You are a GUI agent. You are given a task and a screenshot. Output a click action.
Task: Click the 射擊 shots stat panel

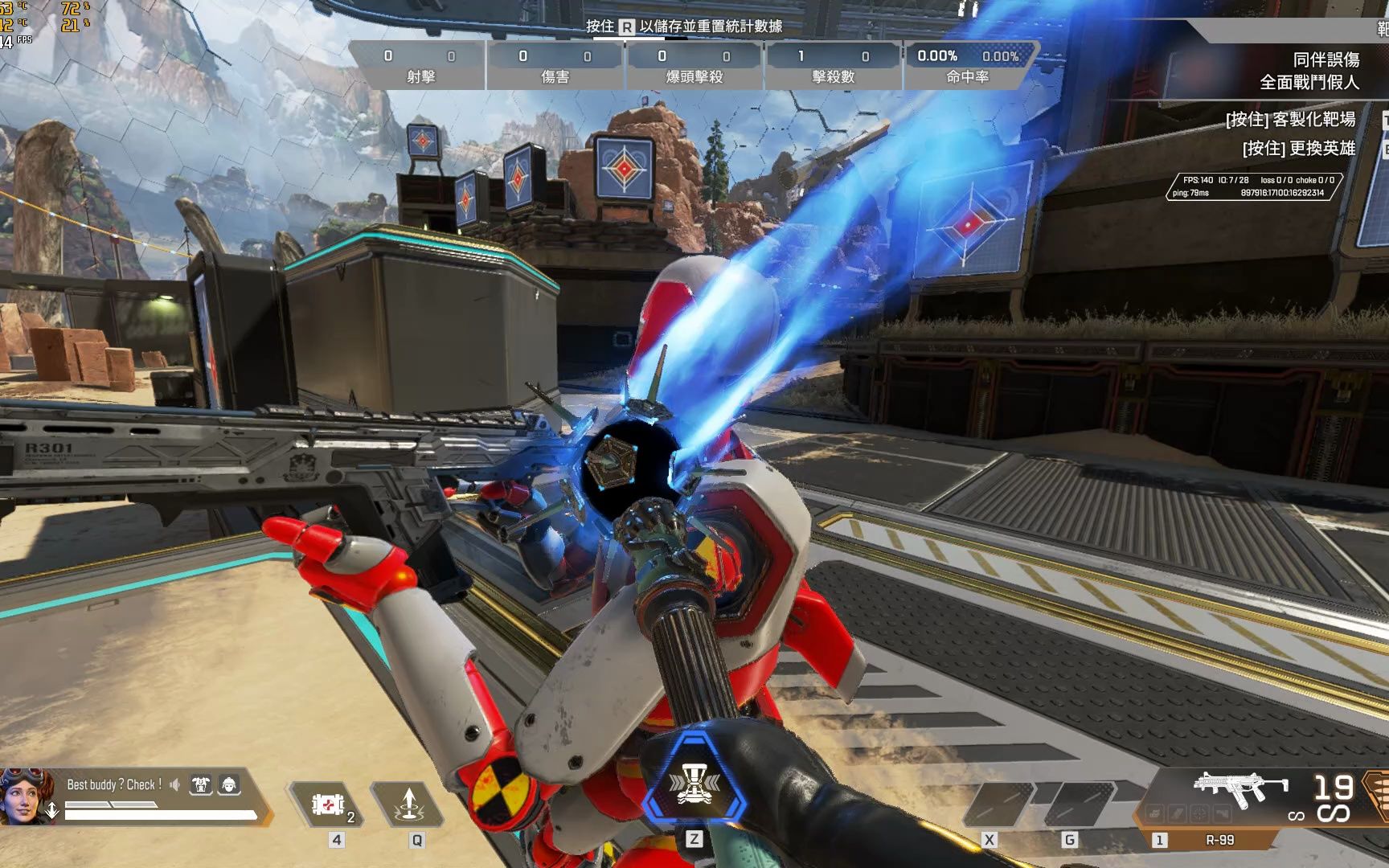pyautogui.click(x=419, y=66)
